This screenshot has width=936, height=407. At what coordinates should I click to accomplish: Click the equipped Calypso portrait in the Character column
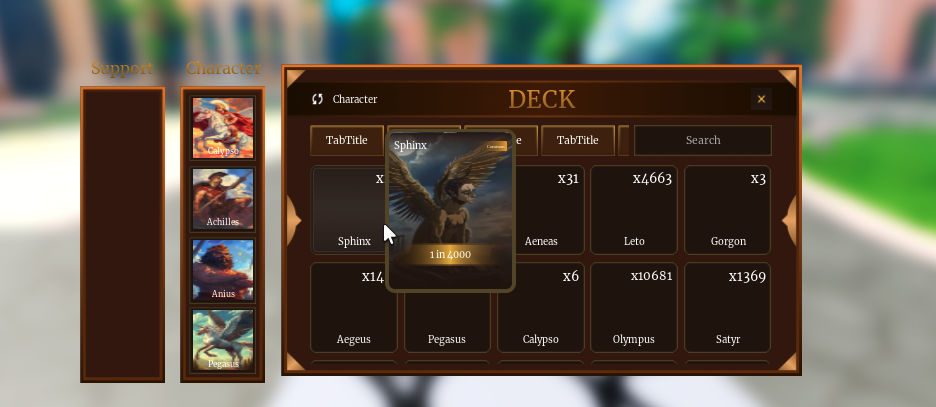(x=223, y=128)
